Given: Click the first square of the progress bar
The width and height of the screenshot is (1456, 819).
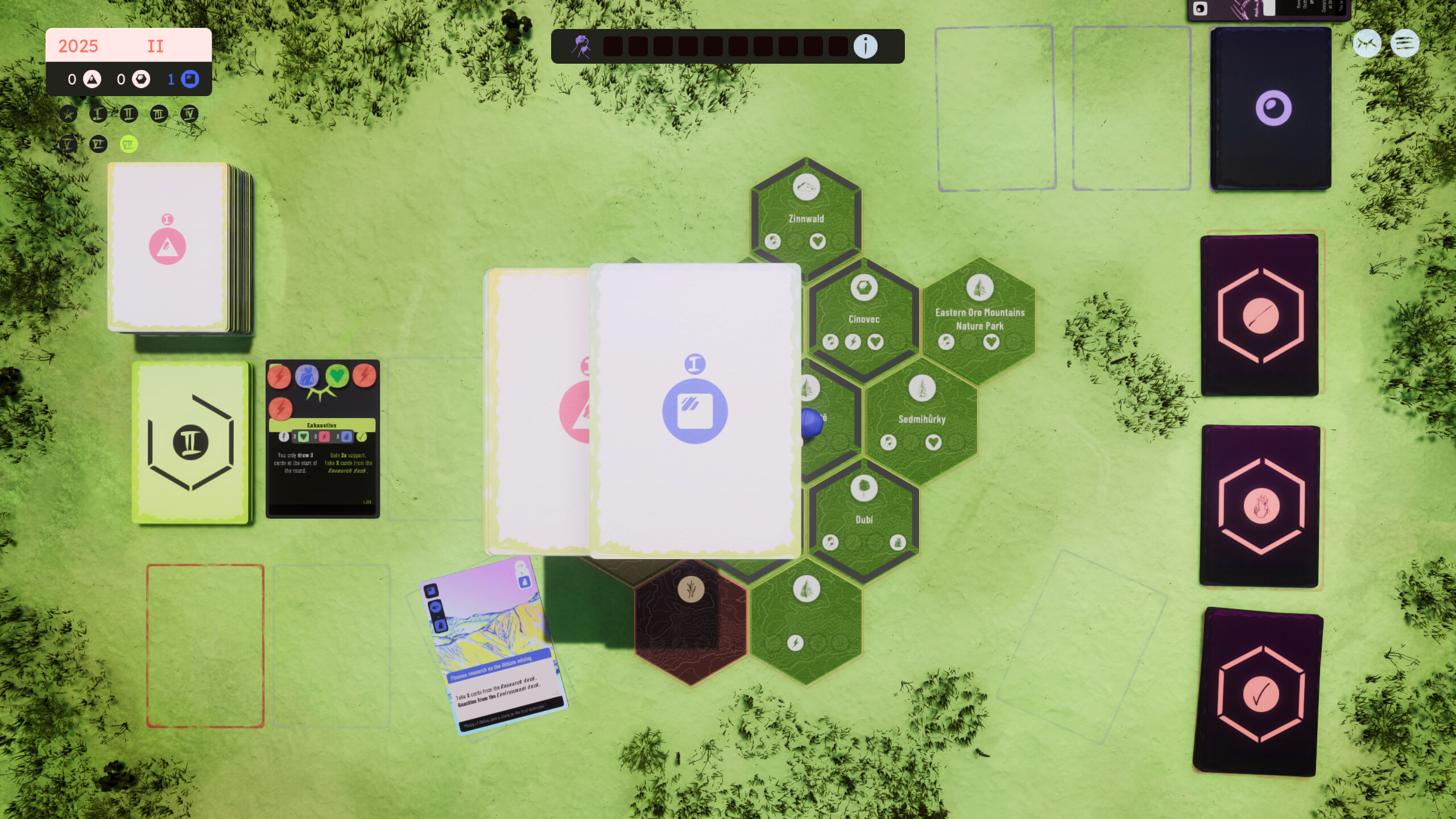Looking at the screenshot, I should [612, 47].
